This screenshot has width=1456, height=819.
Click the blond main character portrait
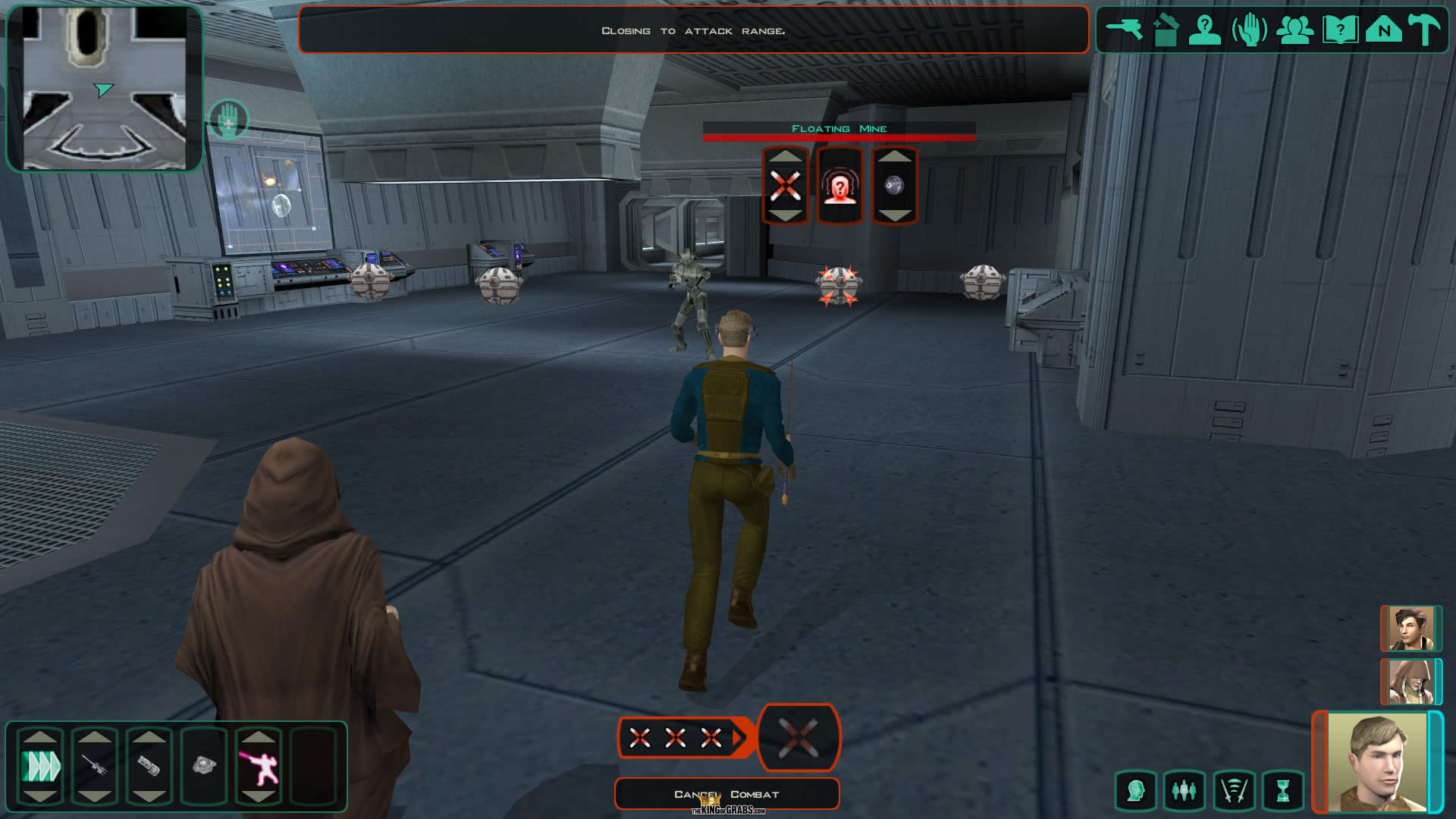coord(1376,762)
